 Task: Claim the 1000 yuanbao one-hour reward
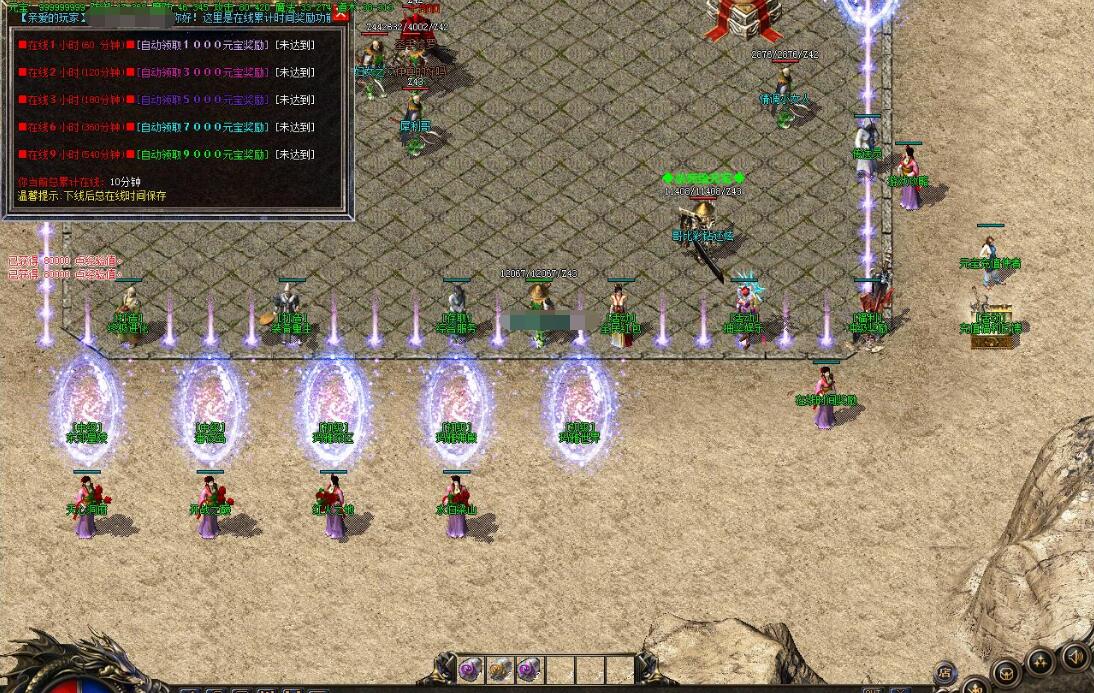[x=203, y=45]
